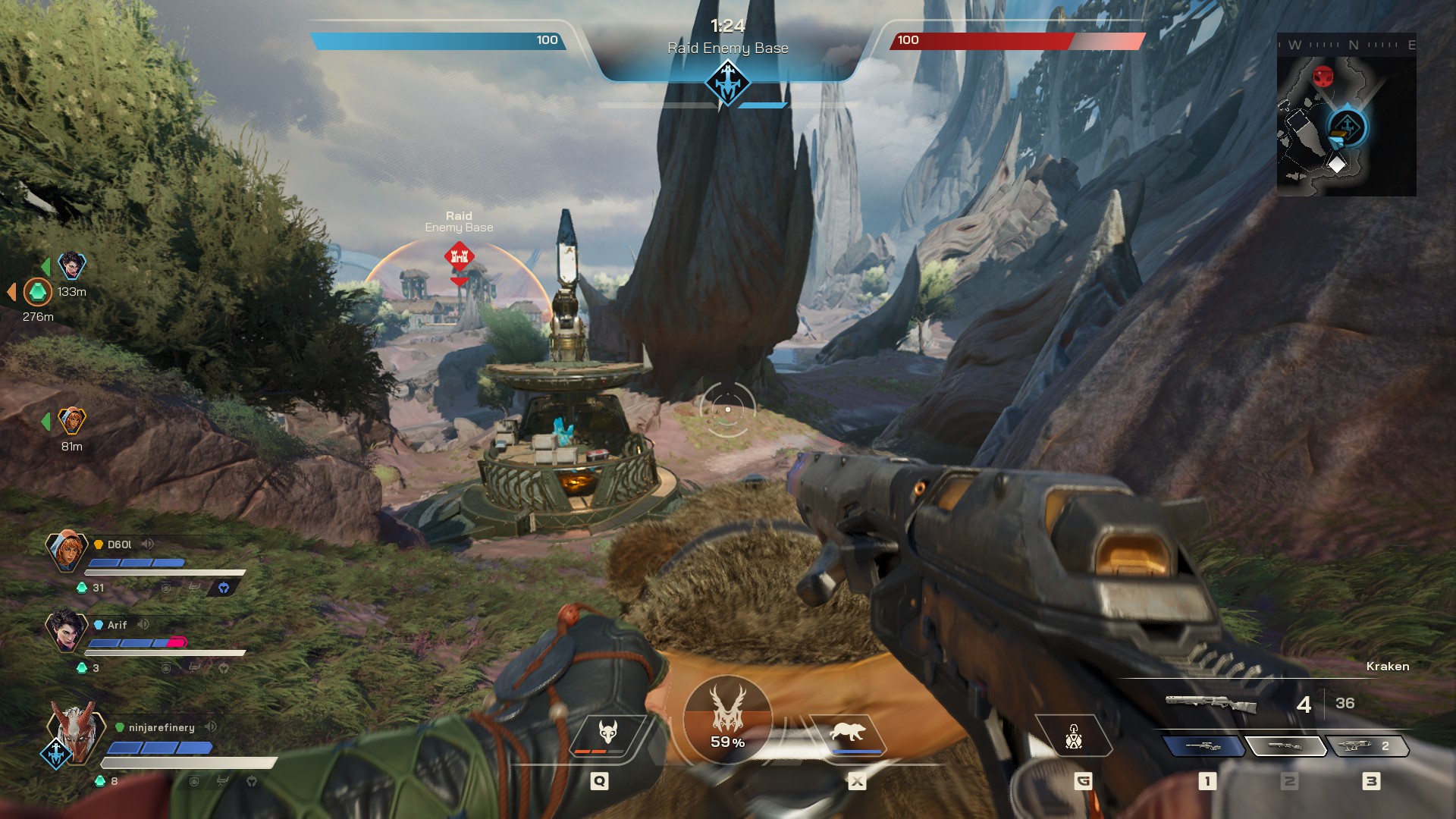
Task: Click the Raid Enemy Base waypoint marker
Action: point(459,256)
